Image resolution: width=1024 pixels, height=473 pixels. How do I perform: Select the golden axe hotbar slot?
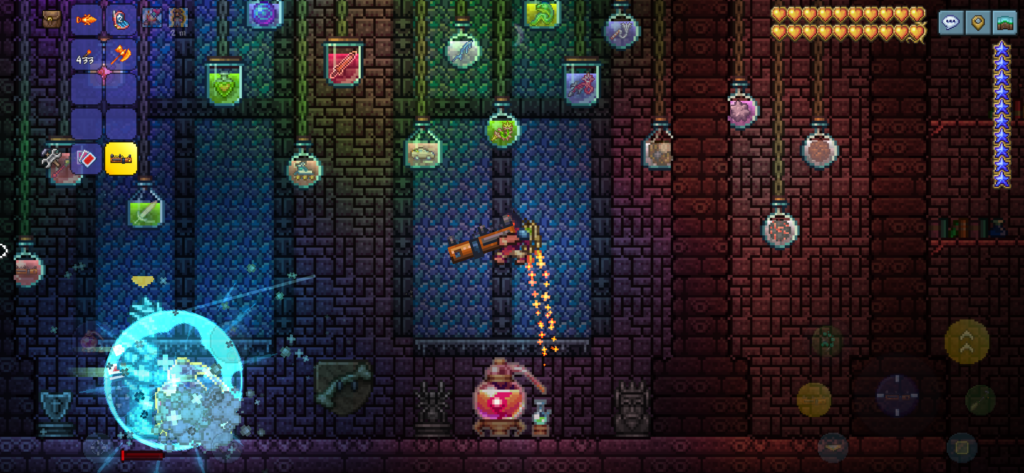click(x=121, y=54)
